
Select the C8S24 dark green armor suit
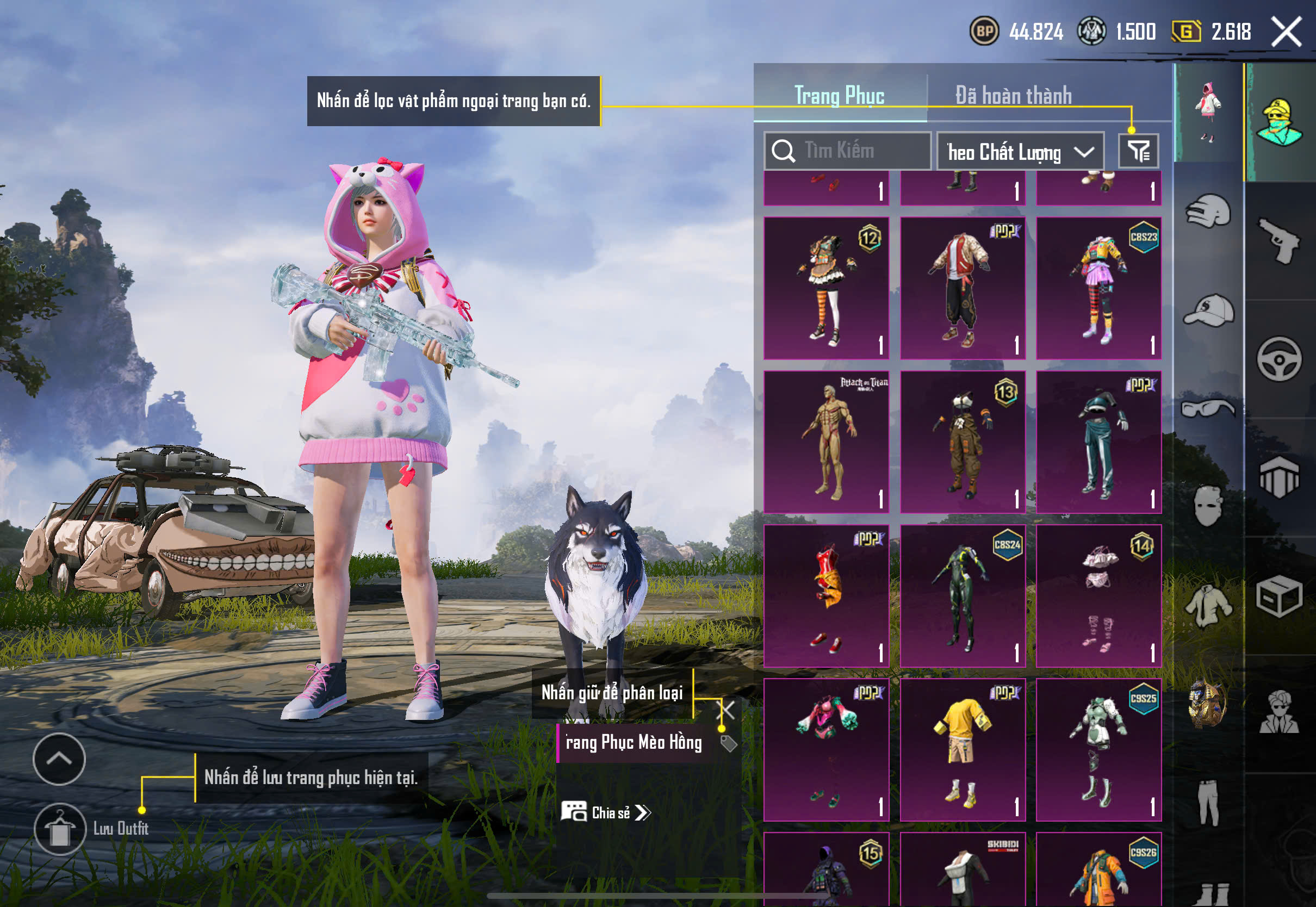(x=963, y=595)
